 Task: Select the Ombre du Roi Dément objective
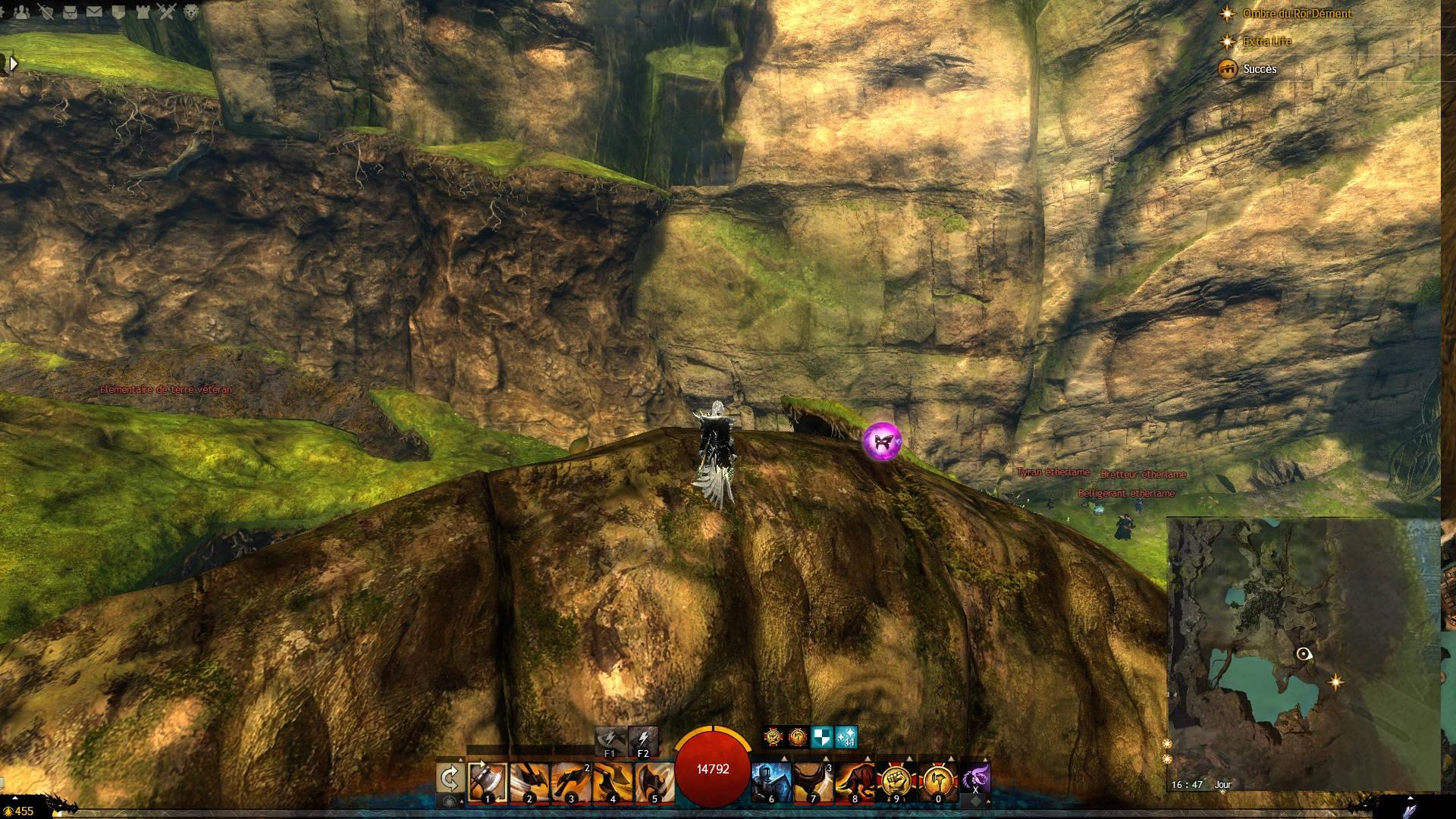pyautogui.click(x=1297, y=14)
